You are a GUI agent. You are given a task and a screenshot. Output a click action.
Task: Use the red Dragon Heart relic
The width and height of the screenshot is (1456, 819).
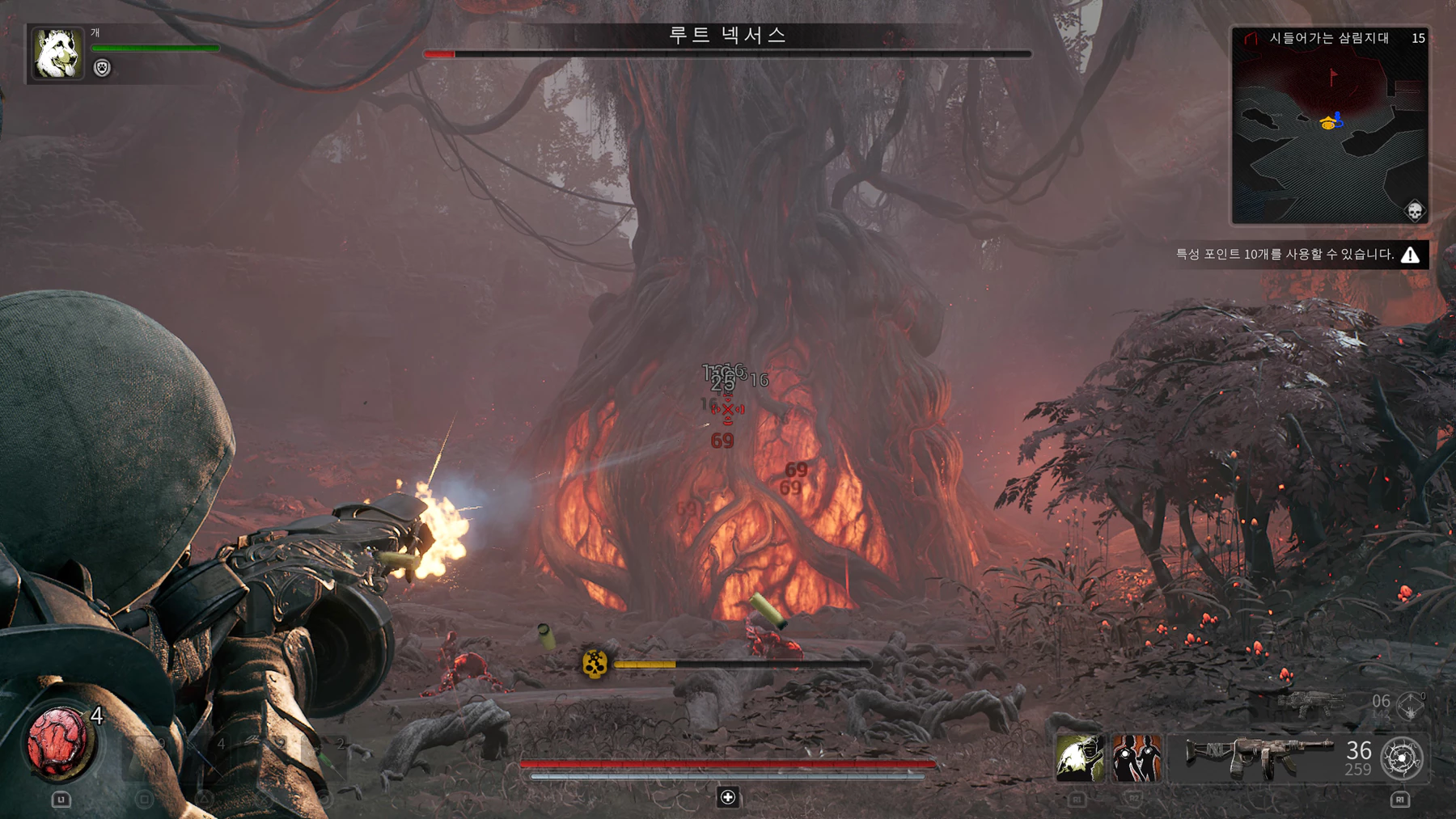tap(57, 741)
